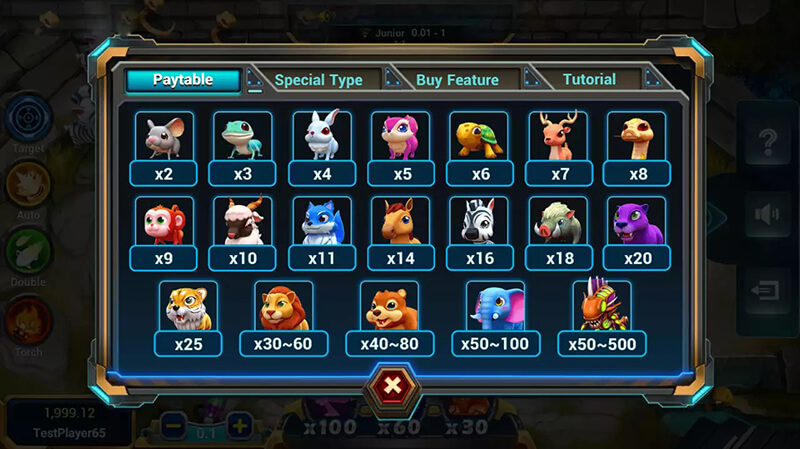The width and height of the screenshot is (800, 449).
Task: Show the Buy Feature tab
Action: 455,80
